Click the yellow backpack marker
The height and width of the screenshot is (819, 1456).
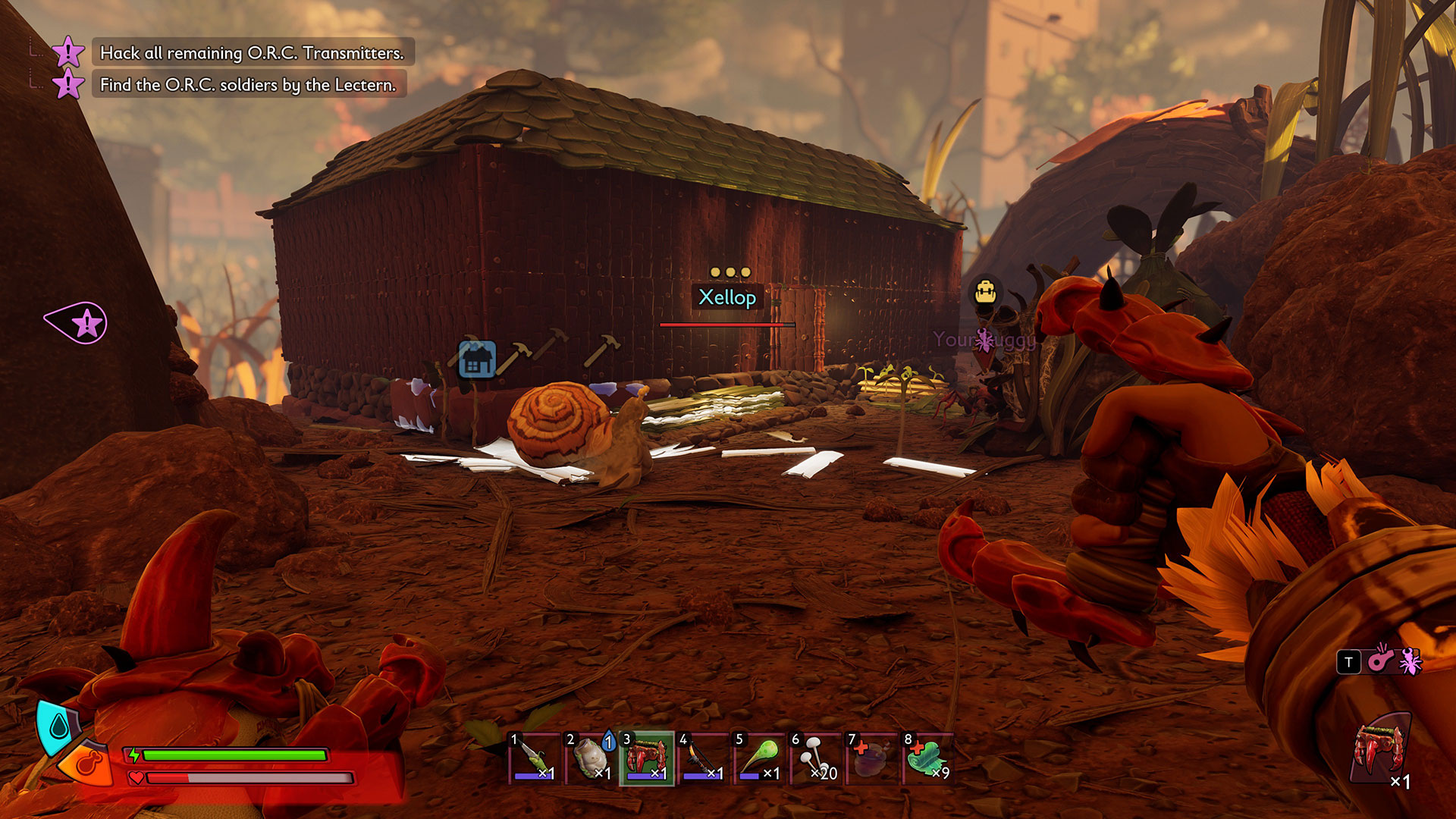click(x=985, y=292)
